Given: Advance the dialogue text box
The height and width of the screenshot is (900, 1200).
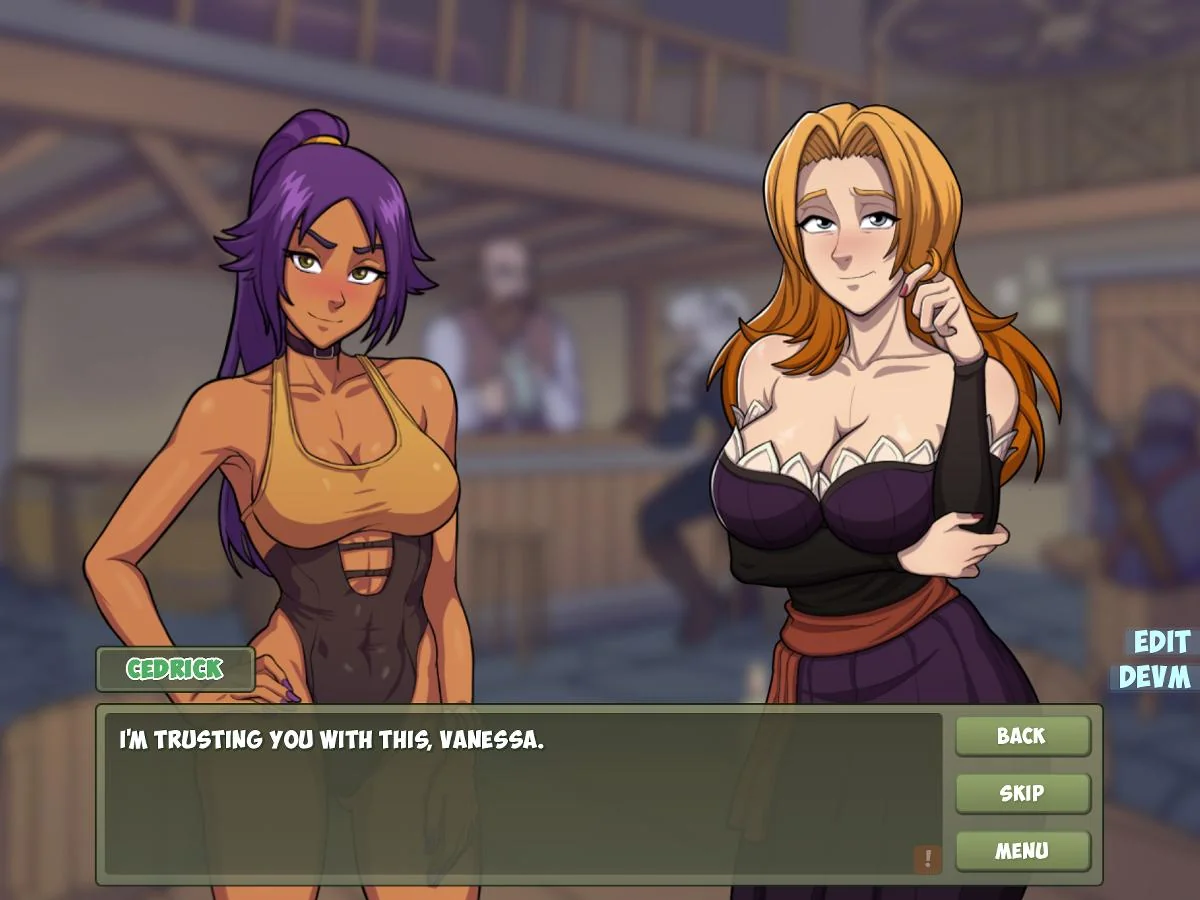Looking at the screenshot, I should tap(520, 790).
